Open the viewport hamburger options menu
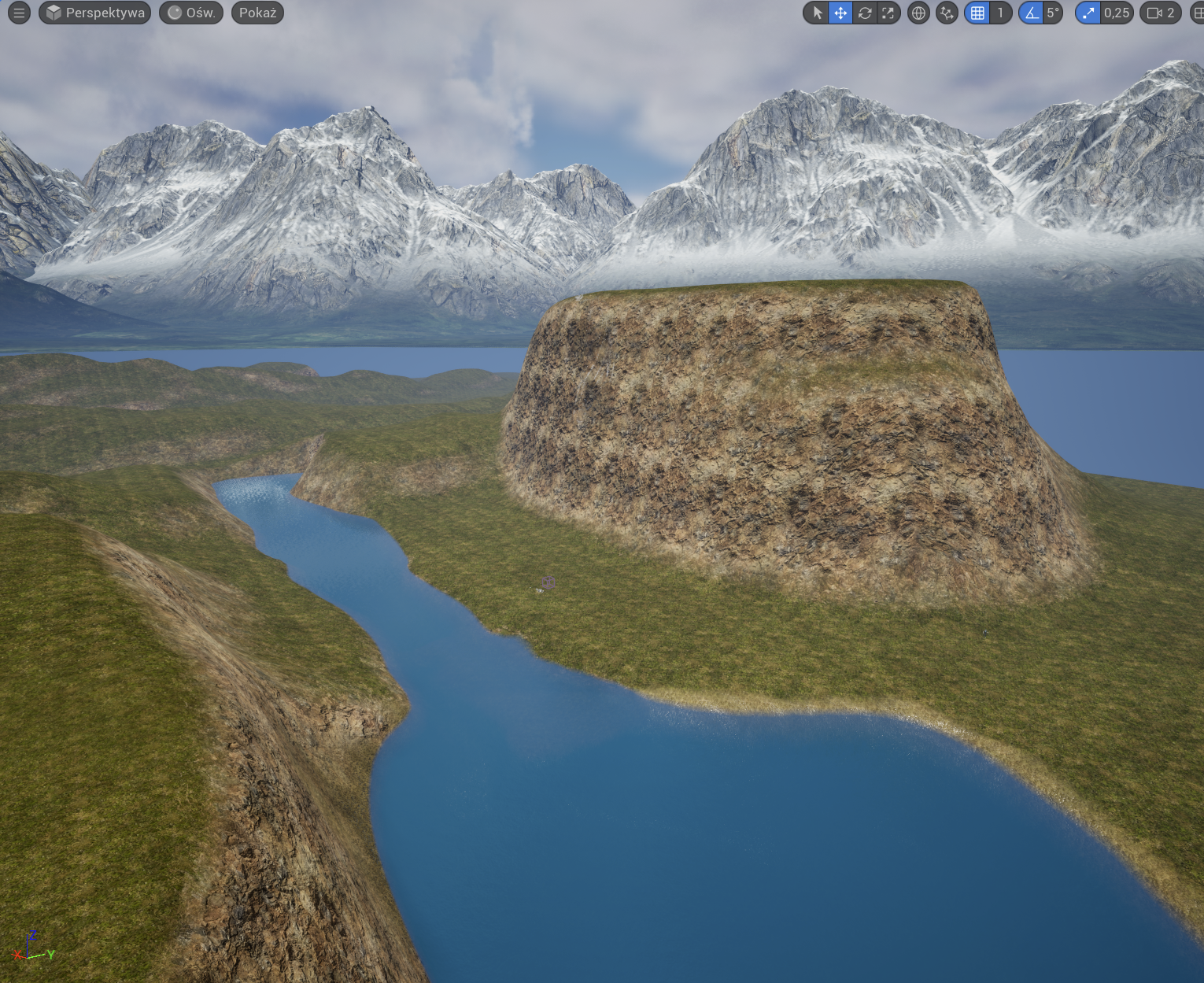The image size is (1204, 983). coord(19,13)
